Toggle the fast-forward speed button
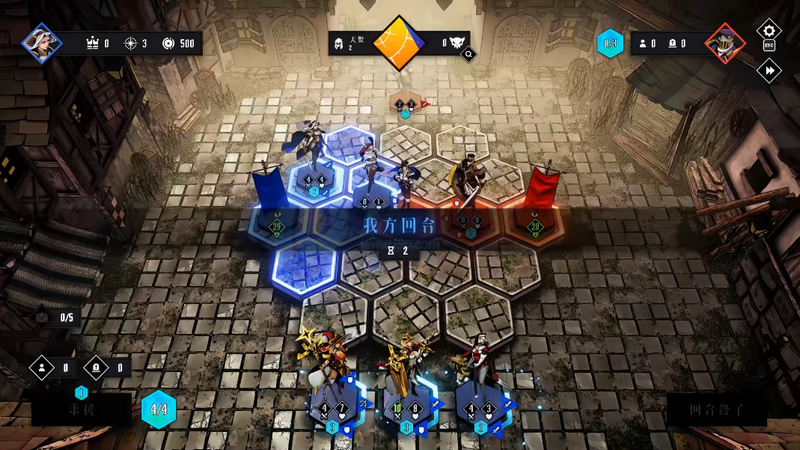Screen dimensions: 800x450 click(x=768, y=70)
